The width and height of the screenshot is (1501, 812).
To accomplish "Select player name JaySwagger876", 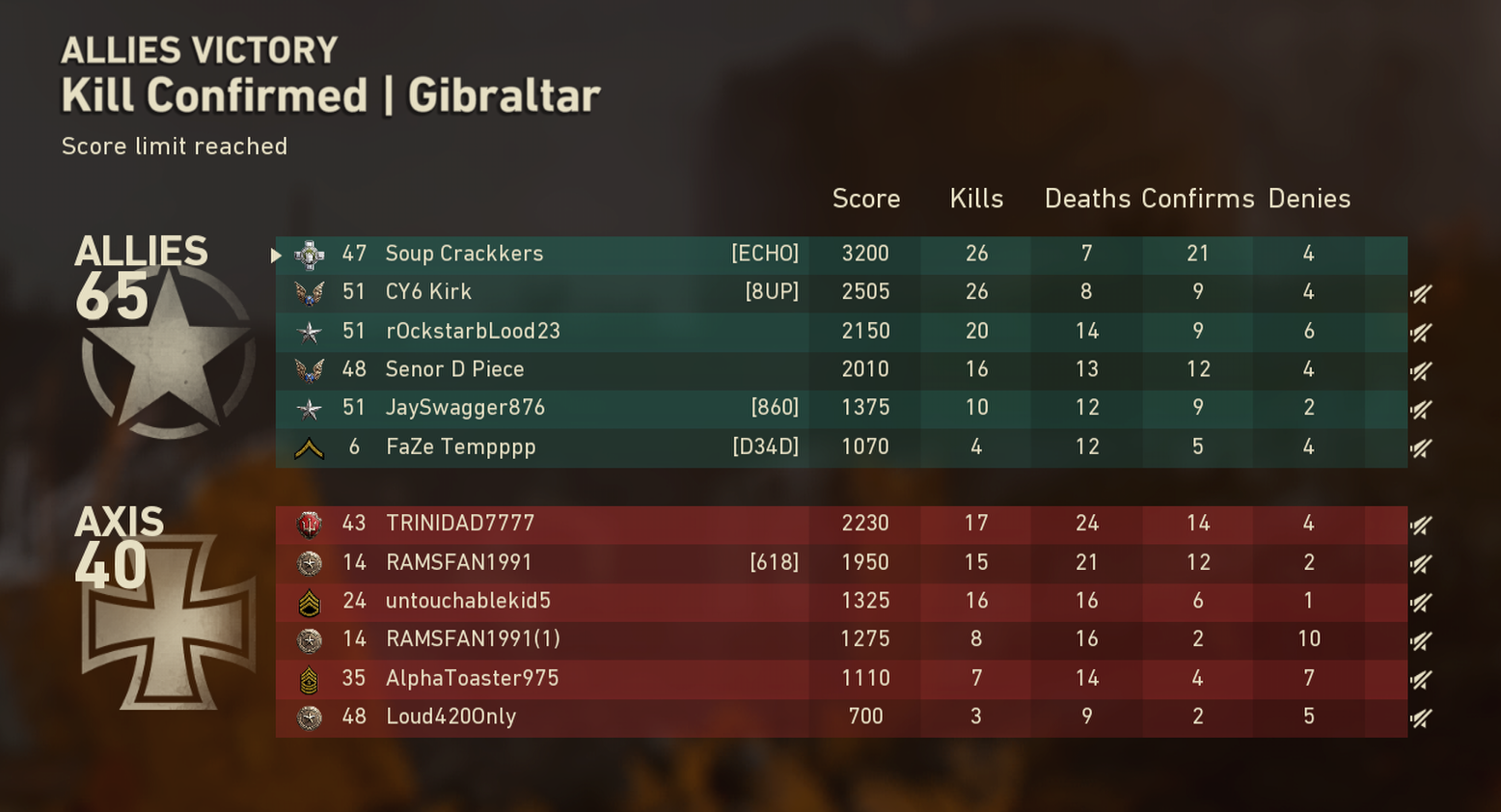I will point(466,408).
